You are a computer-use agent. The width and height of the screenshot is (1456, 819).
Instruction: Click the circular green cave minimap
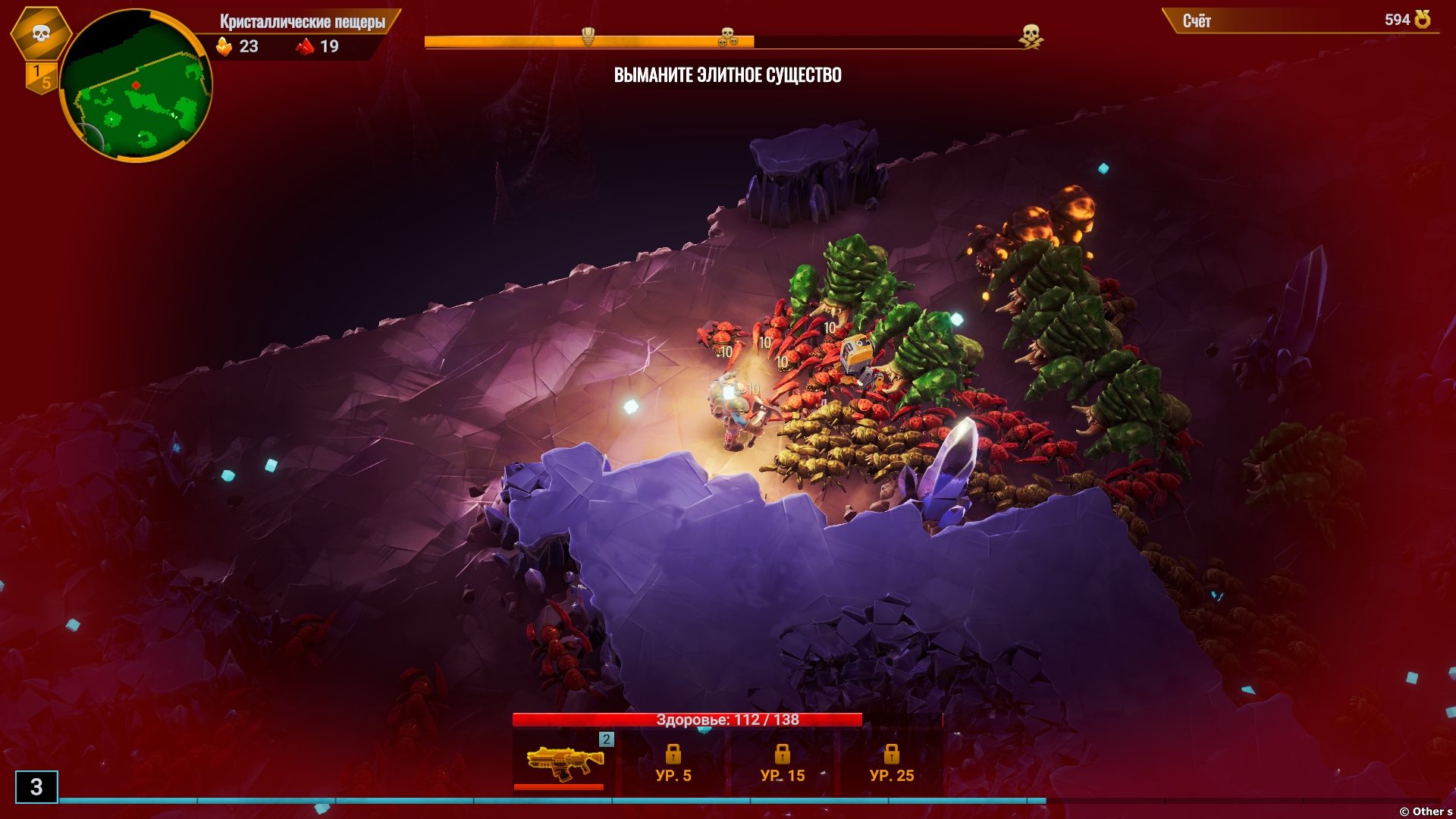[x=135, y=85]
